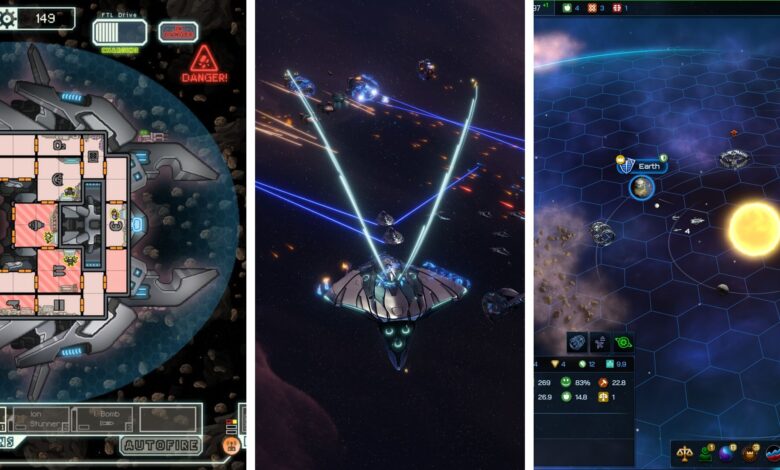This screenshot has width=780, height=470.
Task: Toggle the AUTOFIRE button
Action: click(162, 445)
